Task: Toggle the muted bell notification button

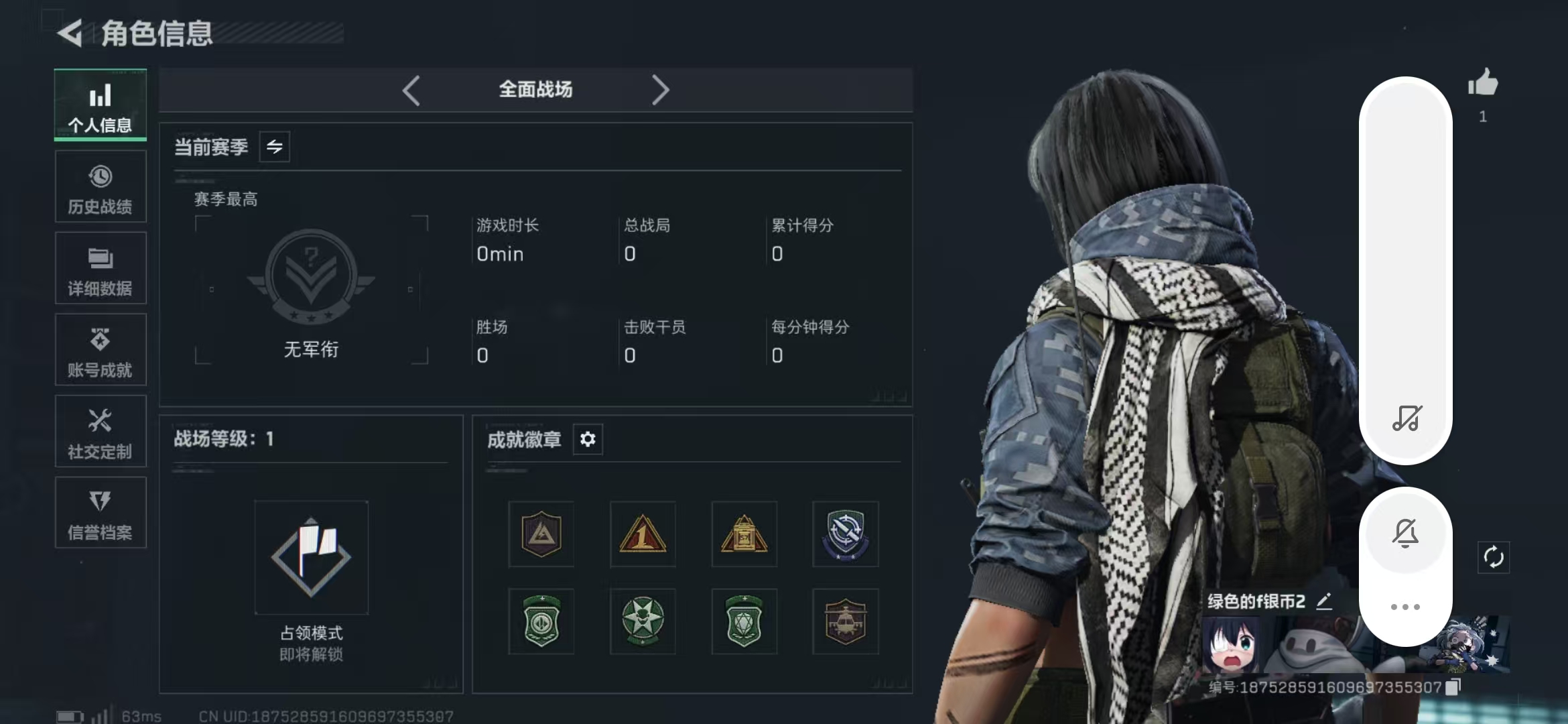Action: coord(1405,534)
